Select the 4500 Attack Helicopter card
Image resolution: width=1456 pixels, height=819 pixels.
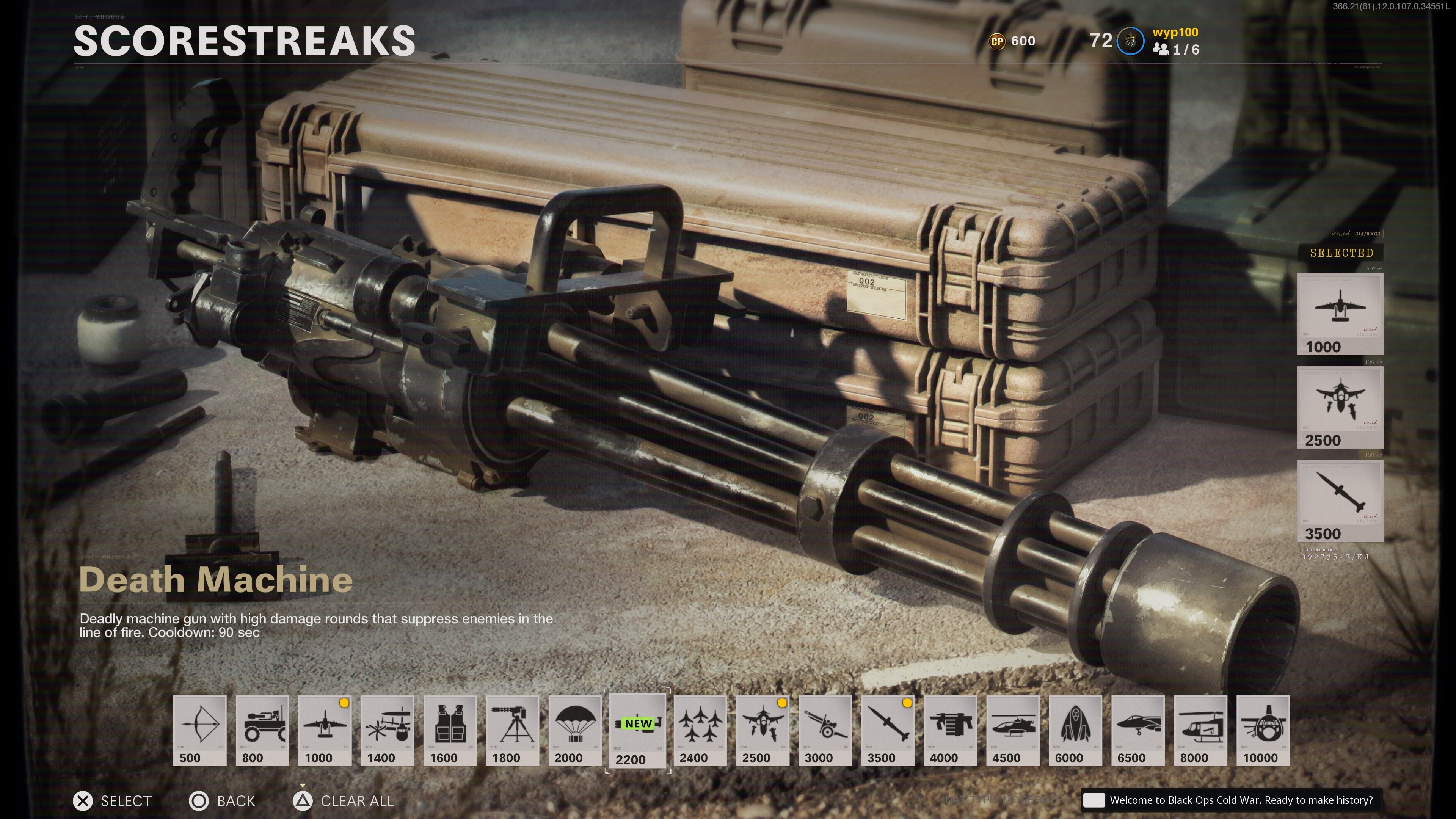point(1013,730)
